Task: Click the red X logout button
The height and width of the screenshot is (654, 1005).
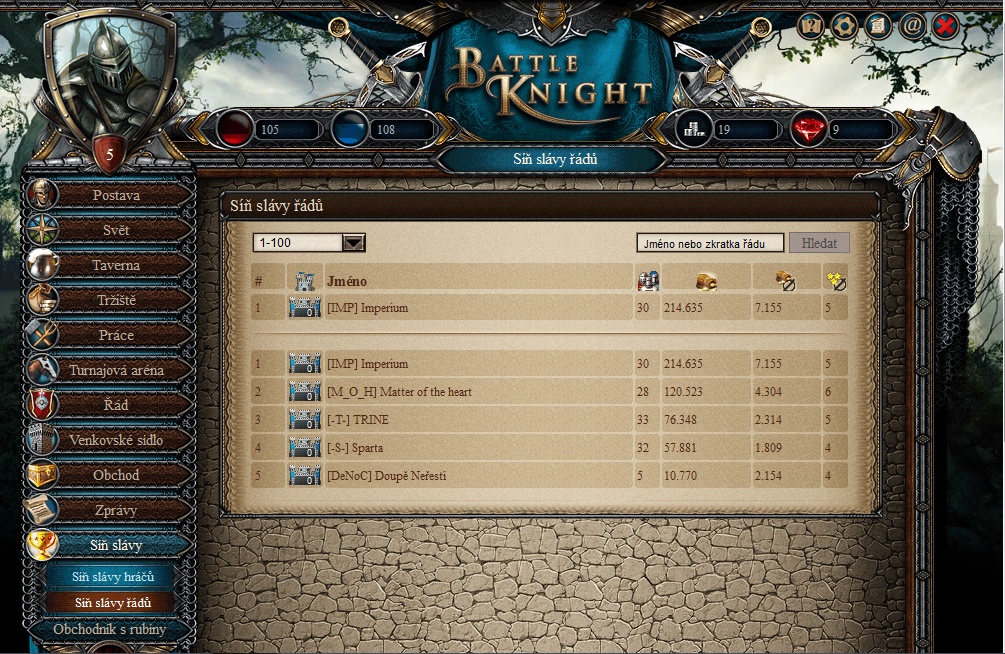Action: point(944,26)
